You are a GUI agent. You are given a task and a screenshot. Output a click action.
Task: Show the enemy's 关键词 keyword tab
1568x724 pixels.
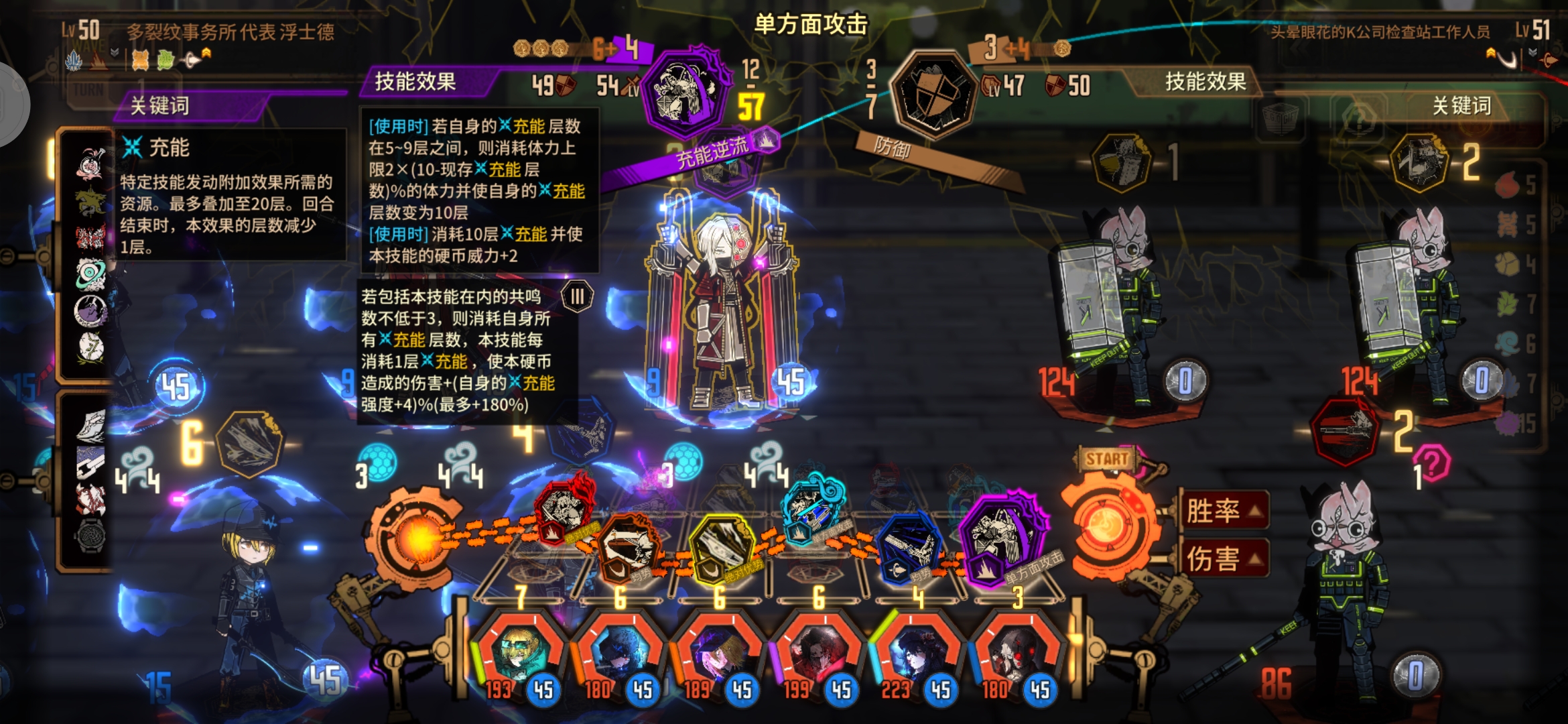pos(1461,105)
